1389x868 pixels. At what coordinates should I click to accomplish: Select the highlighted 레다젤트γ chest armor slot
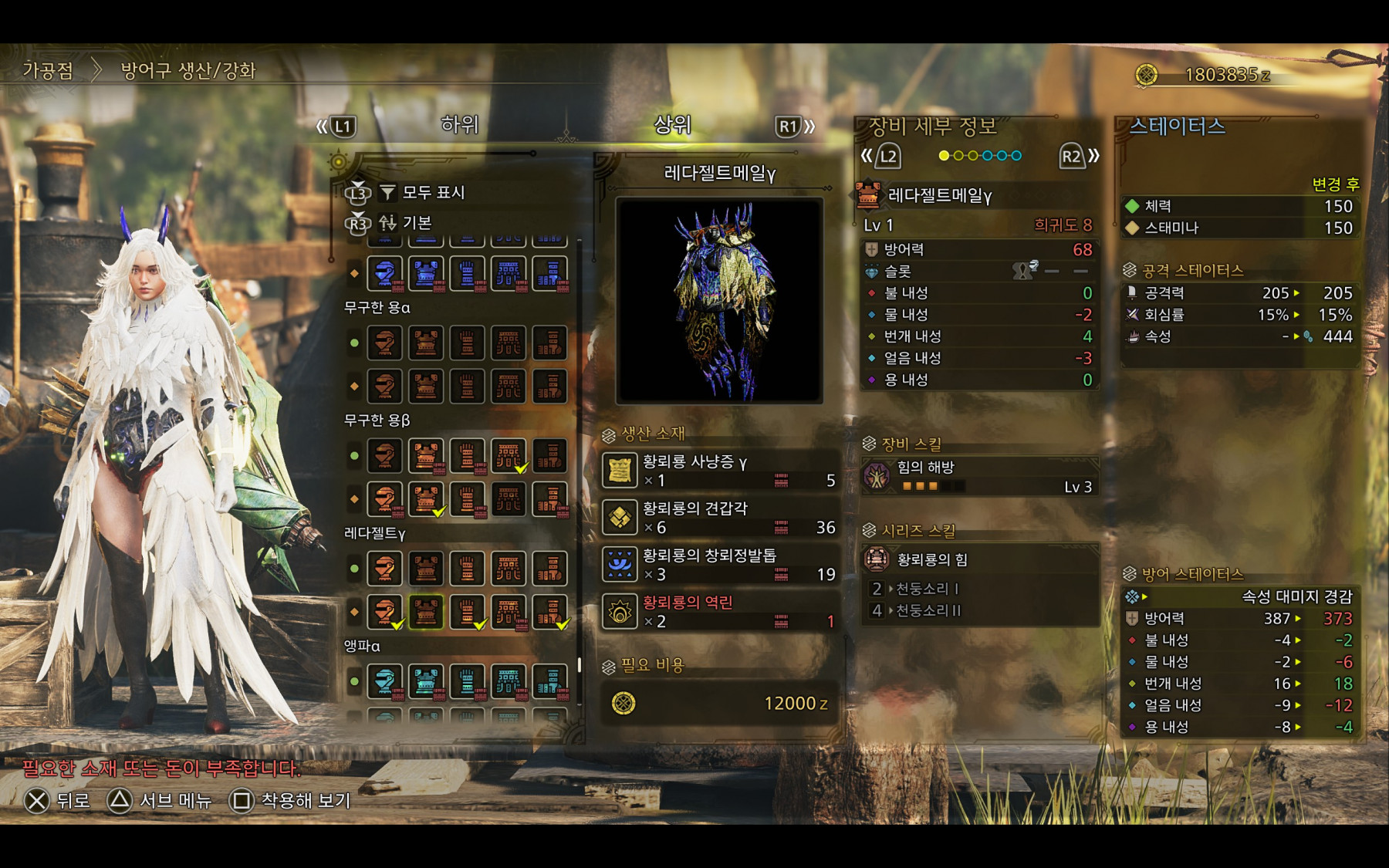426,612
